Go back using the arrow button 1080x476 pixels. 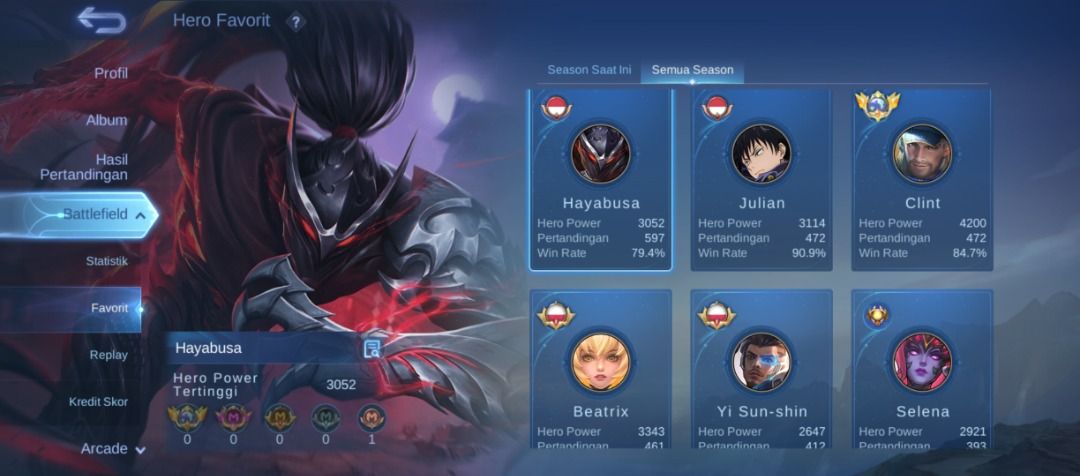[x=101, y=21]
